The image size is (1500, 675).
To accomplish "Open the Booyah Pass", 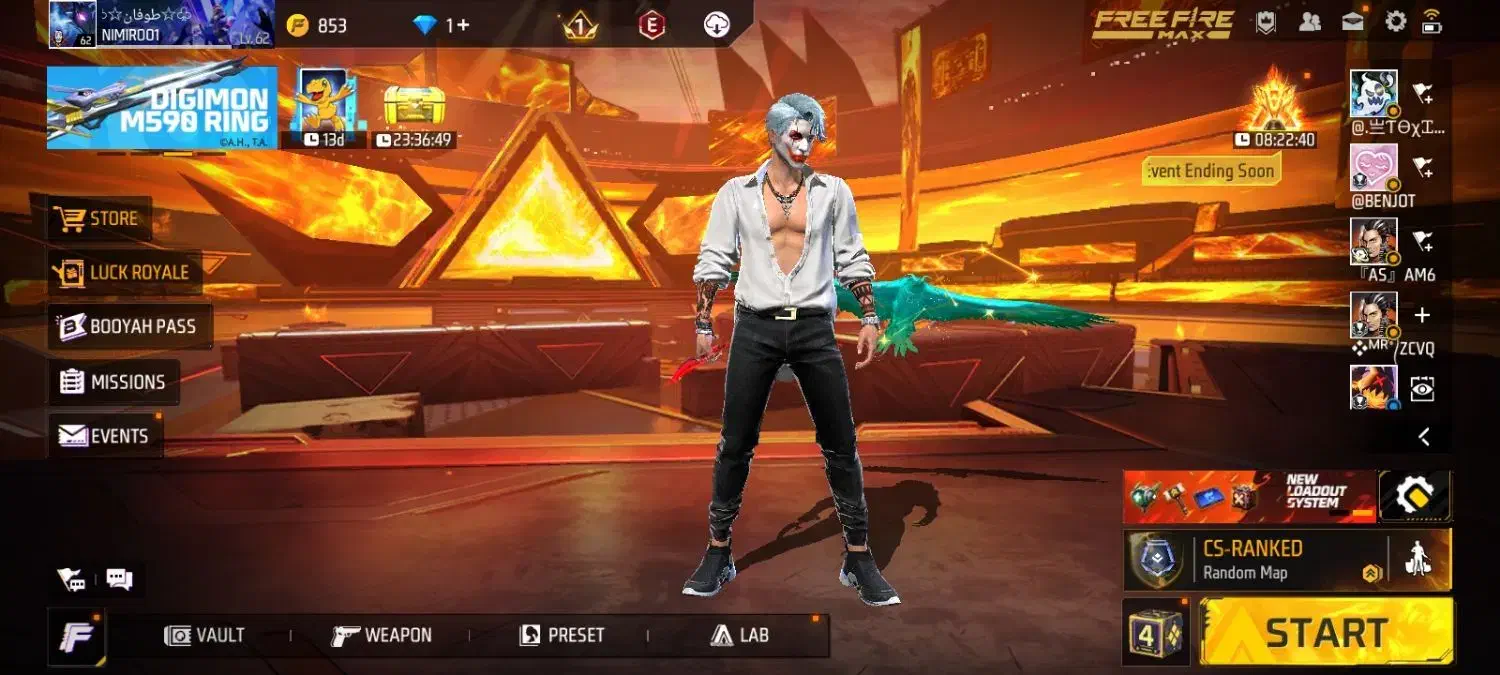I will pos(129,327).
